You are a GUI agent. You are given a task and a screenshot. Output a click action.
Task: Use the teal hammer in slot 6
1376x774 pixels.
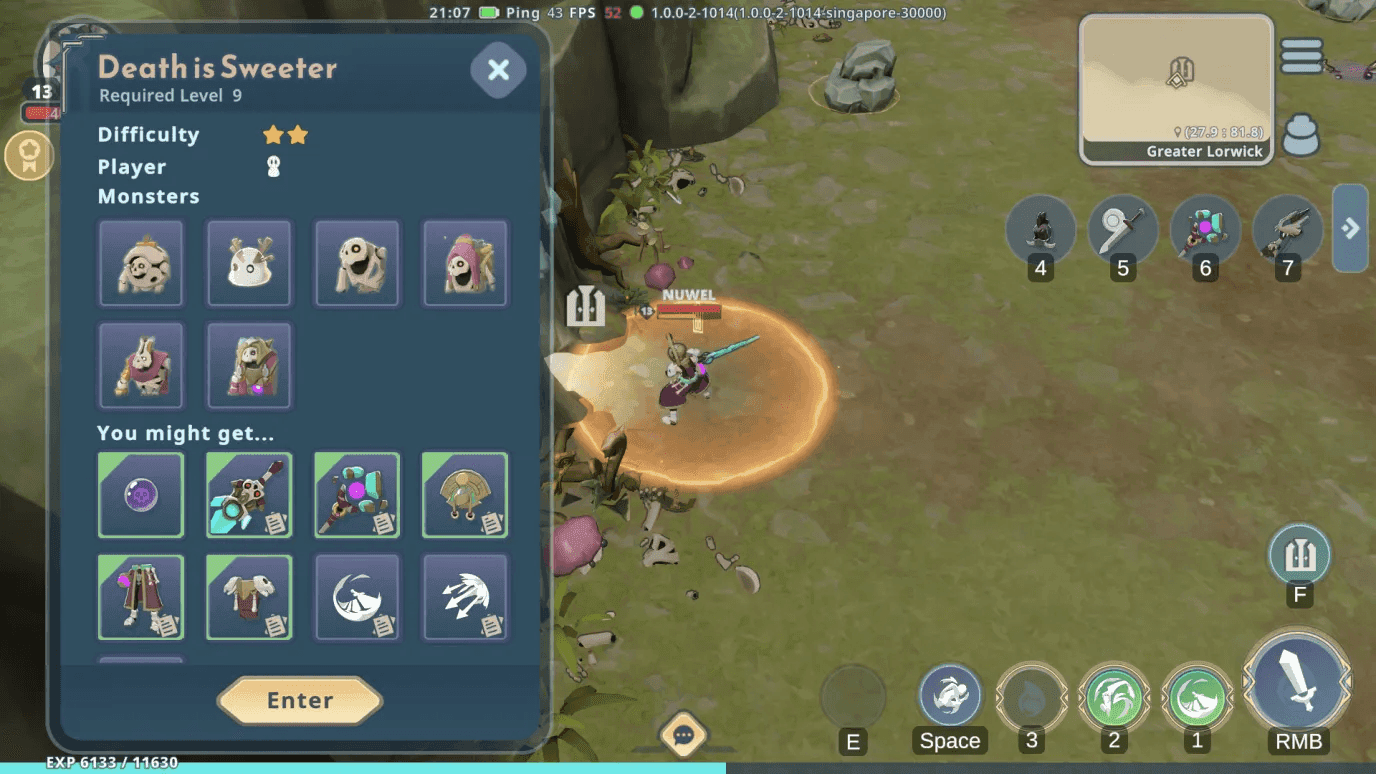pyautogui.click(x=1205, y=230)
